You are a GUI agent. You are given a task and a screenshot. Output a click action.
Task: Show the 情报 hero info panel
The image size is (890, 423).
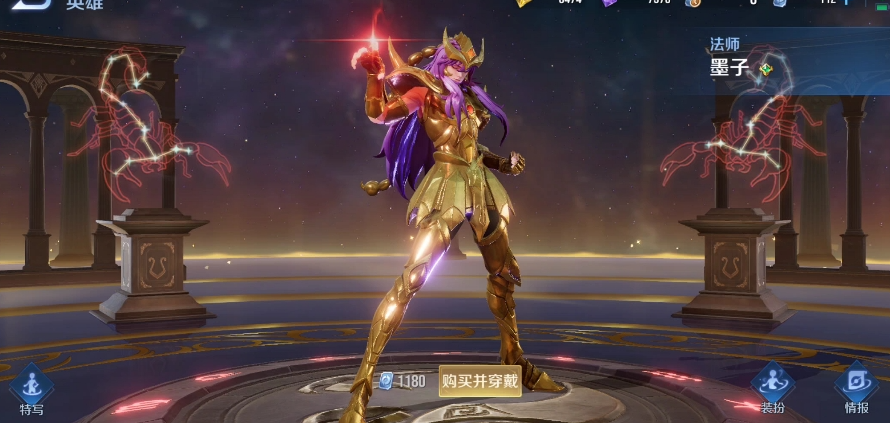[856, 387]
